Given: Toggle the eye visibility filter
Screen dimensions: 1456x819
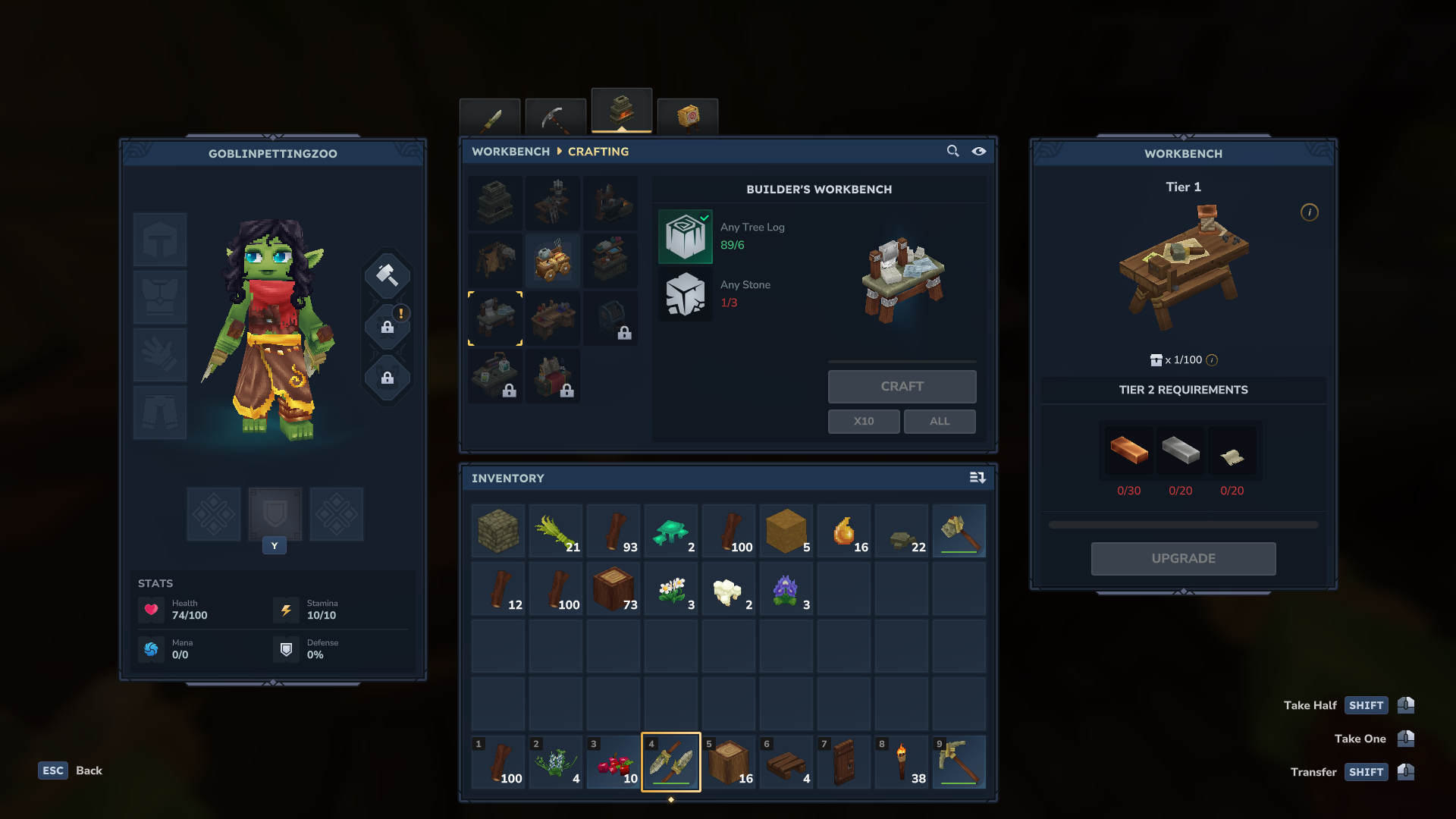Looking at the screenshot, I should pos(979,152).
